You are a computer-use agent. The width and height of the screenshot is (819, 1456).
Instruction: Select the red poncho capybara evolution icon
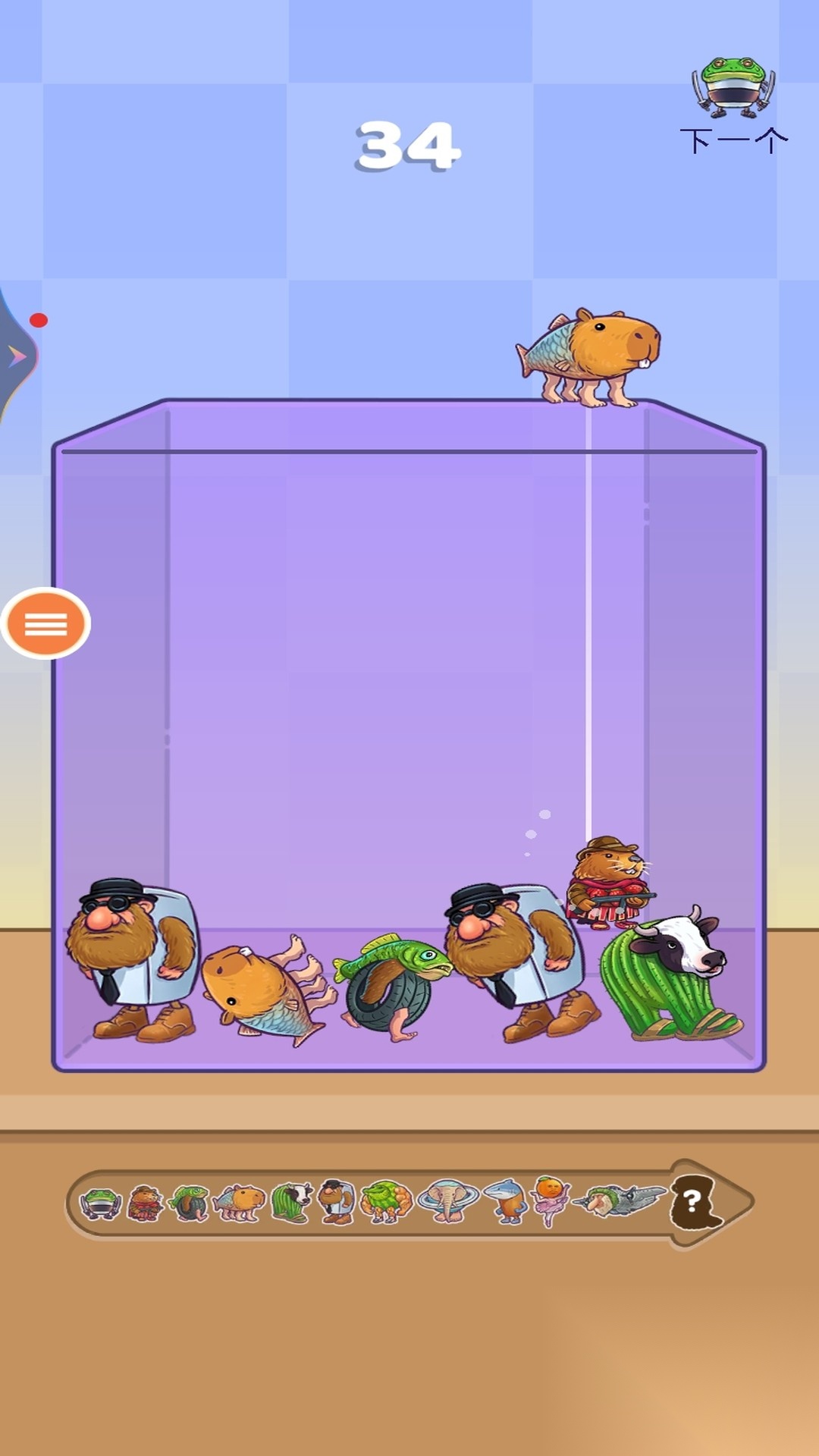(145, 1203)
